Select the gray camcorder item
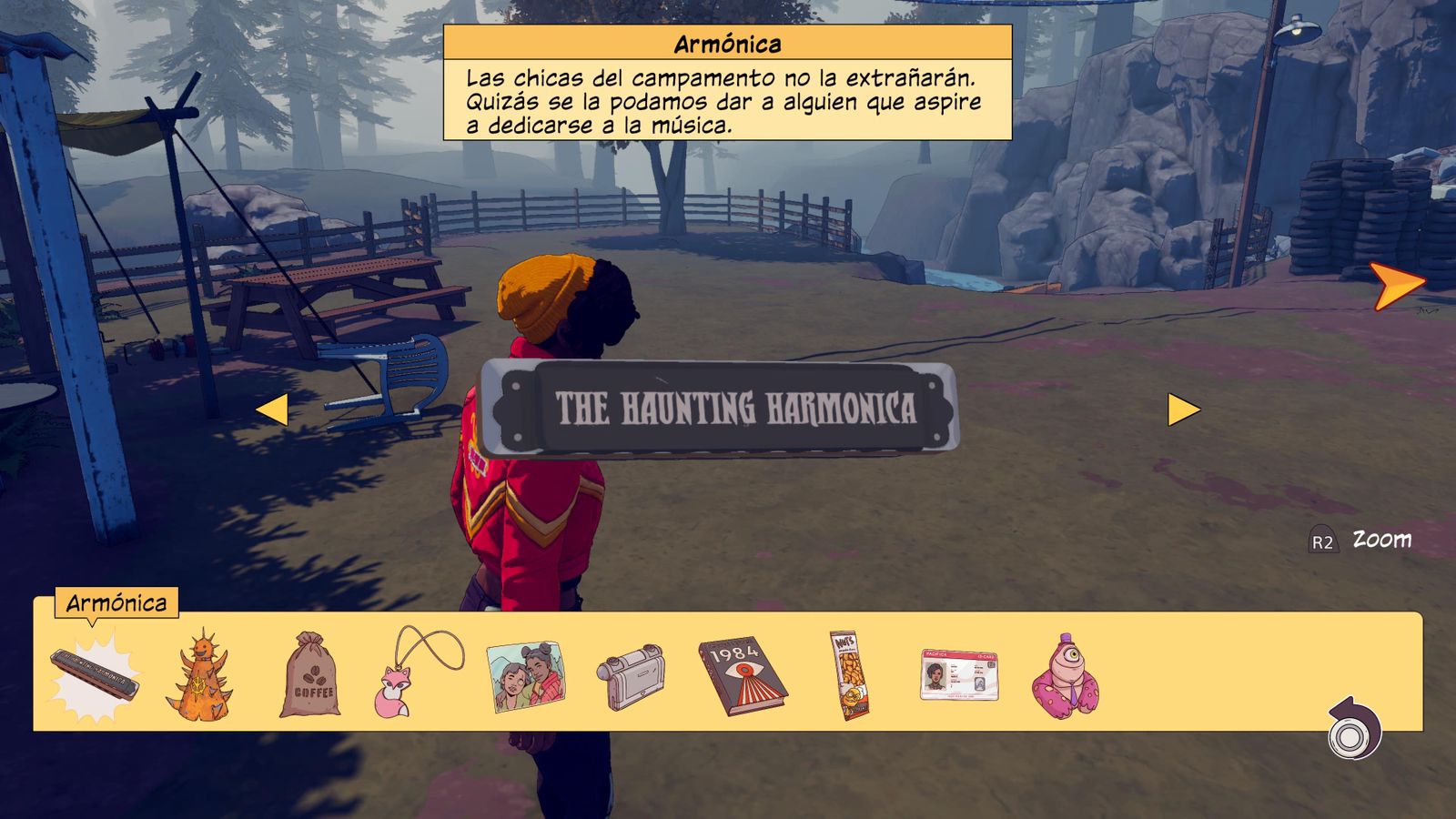The height and width of the screenshot is (819, 1456). (x=632, y=677)
